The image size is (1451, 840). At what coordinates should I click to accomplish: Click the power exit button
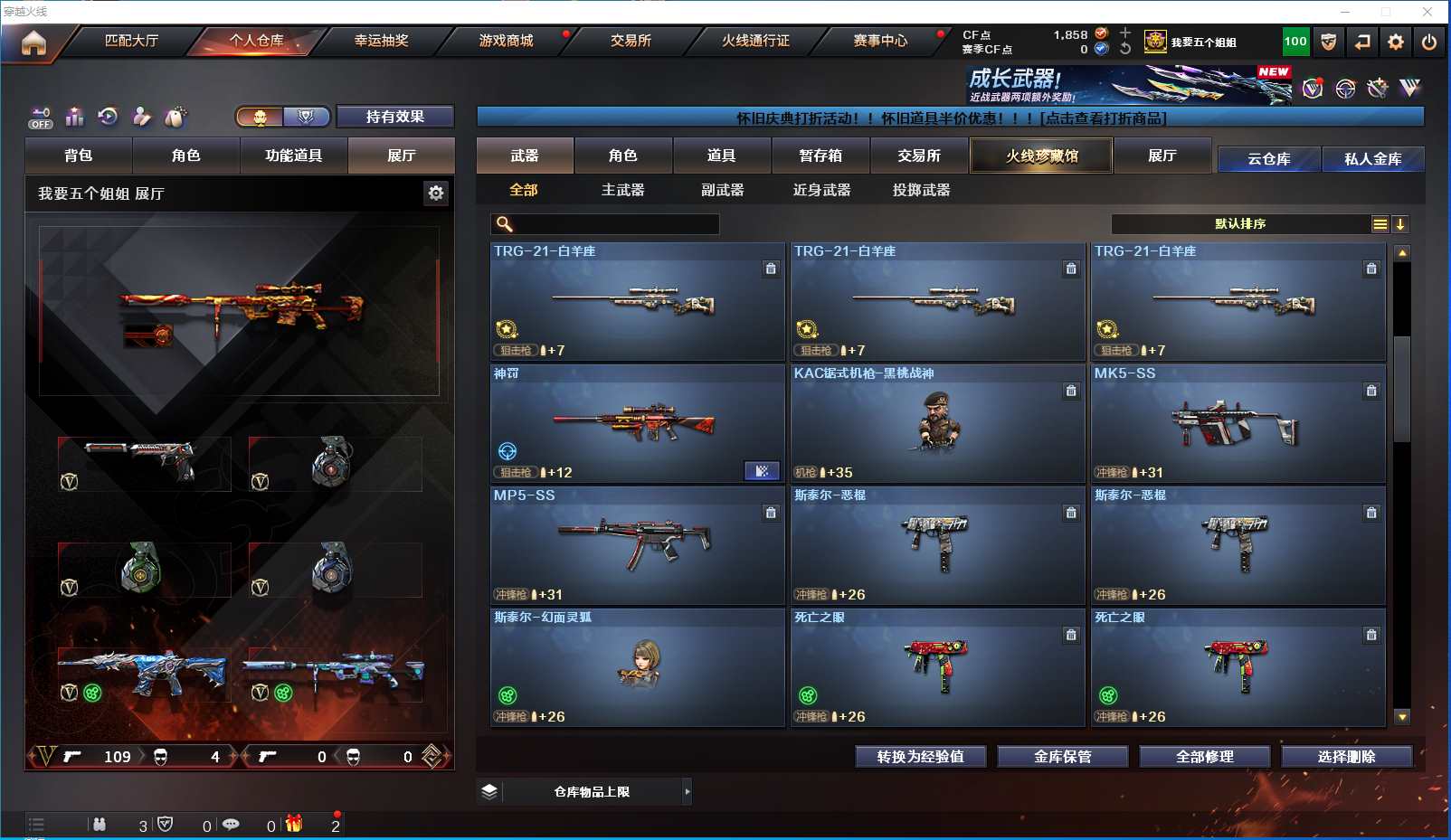1429,42
